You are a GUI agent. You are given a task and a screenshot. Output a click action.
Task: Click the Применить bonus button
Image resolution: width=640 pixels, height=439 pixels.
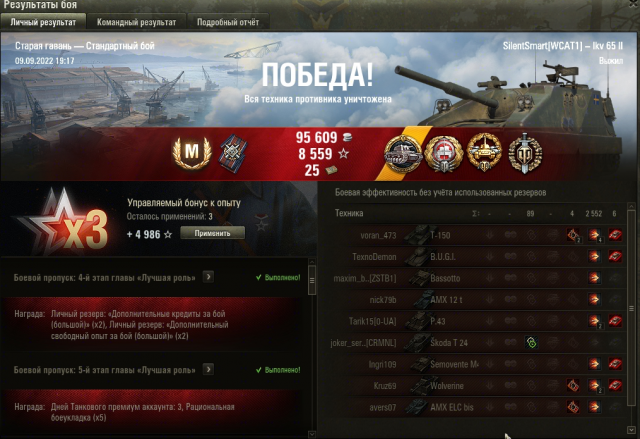(212, 233)
